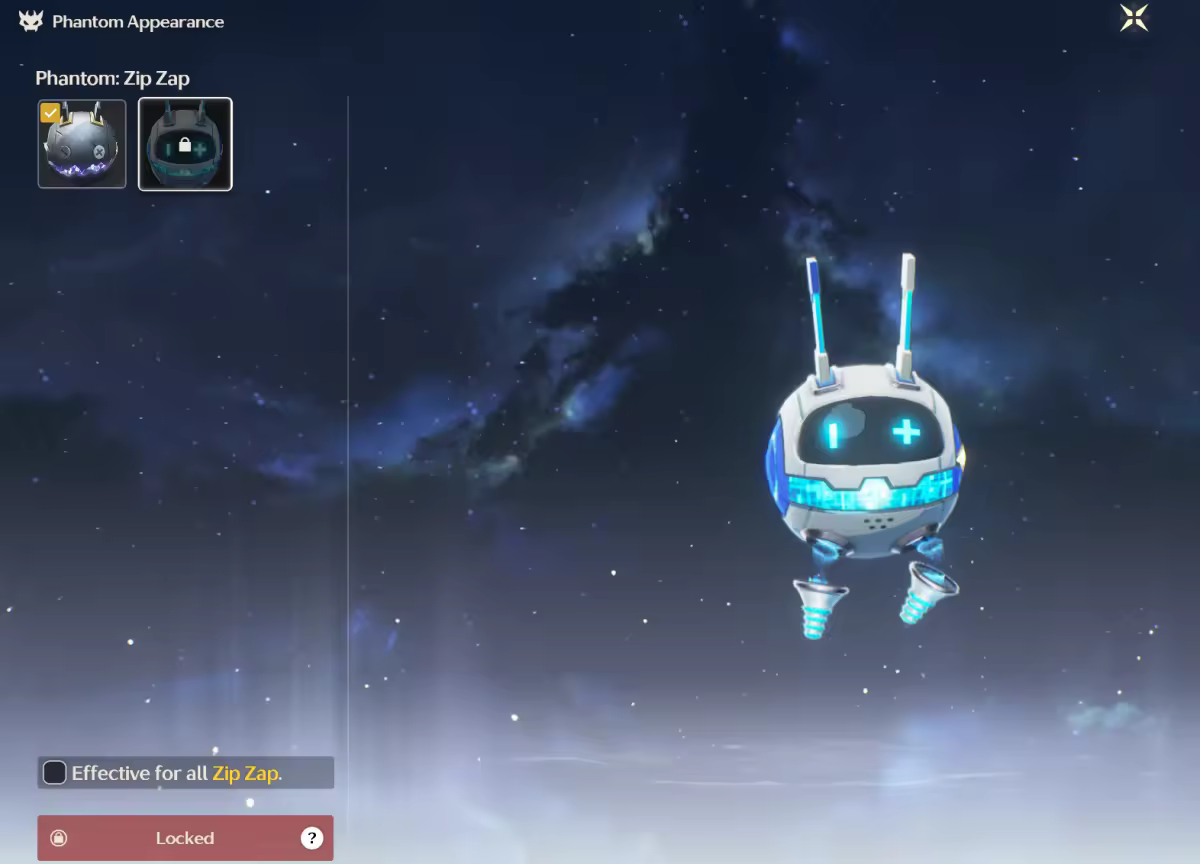Tick the Effective for all Zip Zap checkbox
This screenshot has width=1200, height=864.
tap(55, 772)
